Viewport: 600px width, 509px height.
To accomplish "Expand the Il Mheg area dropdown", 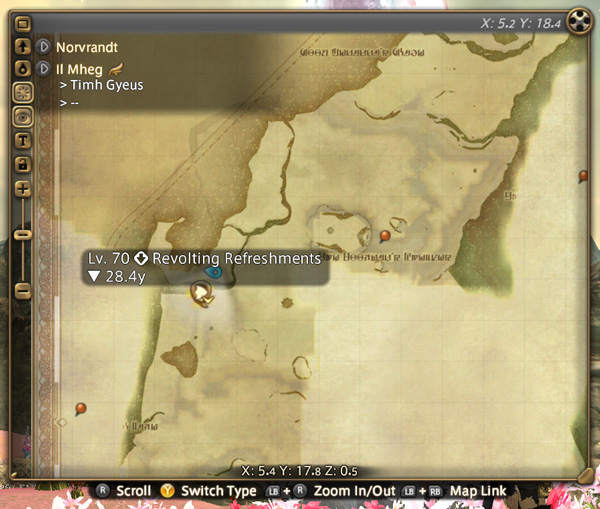I will pyautogui.click(x=43, y=68).
